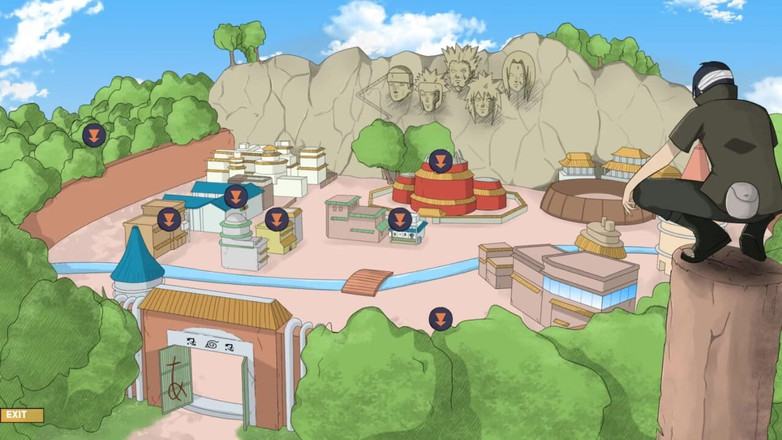Choose the marker over the bushes below the bridge
Viewport: 782px width, 440px height.
click(440, 319)
